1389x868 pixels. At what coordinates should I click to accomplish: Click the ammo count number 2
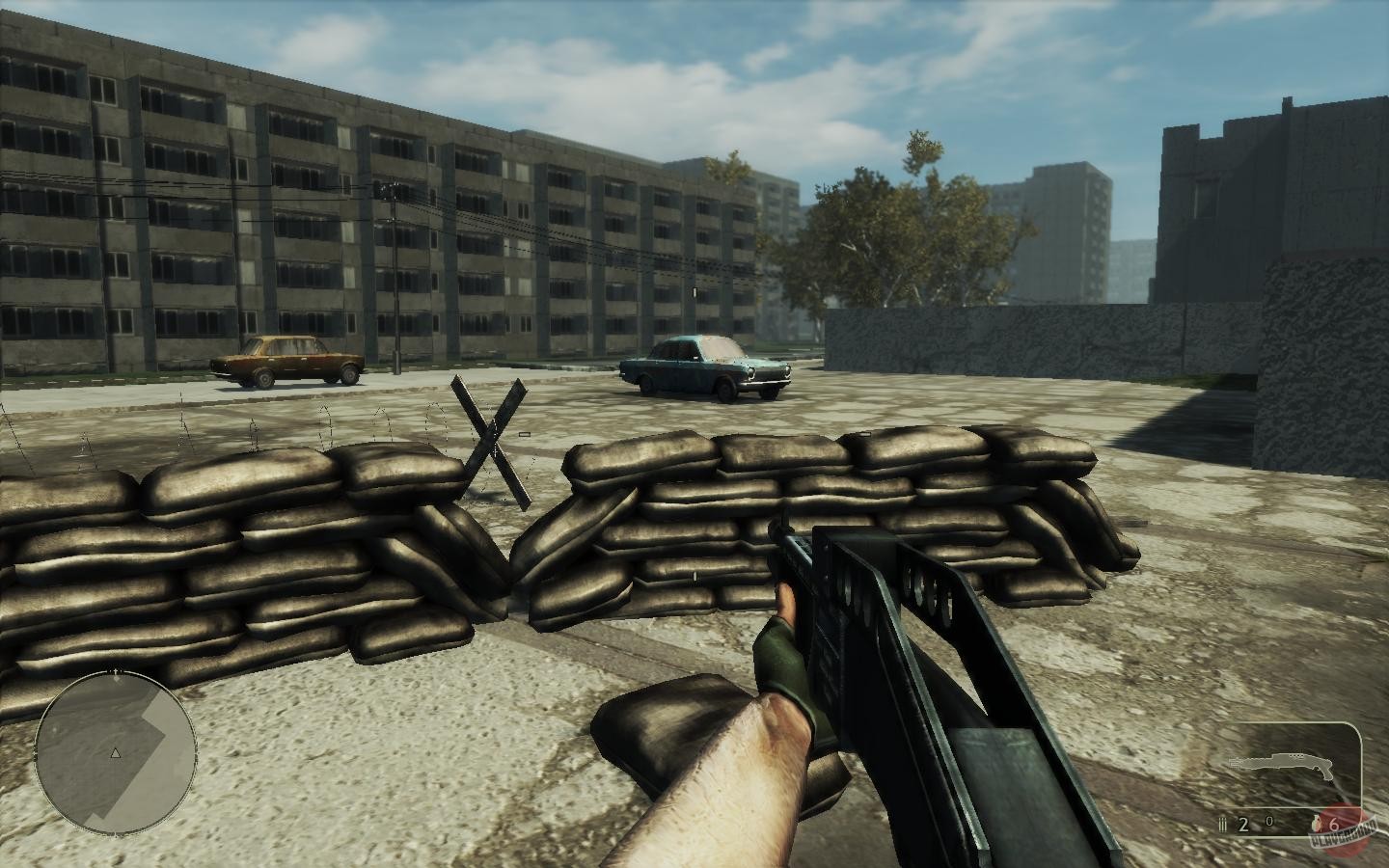[1242, 823]
